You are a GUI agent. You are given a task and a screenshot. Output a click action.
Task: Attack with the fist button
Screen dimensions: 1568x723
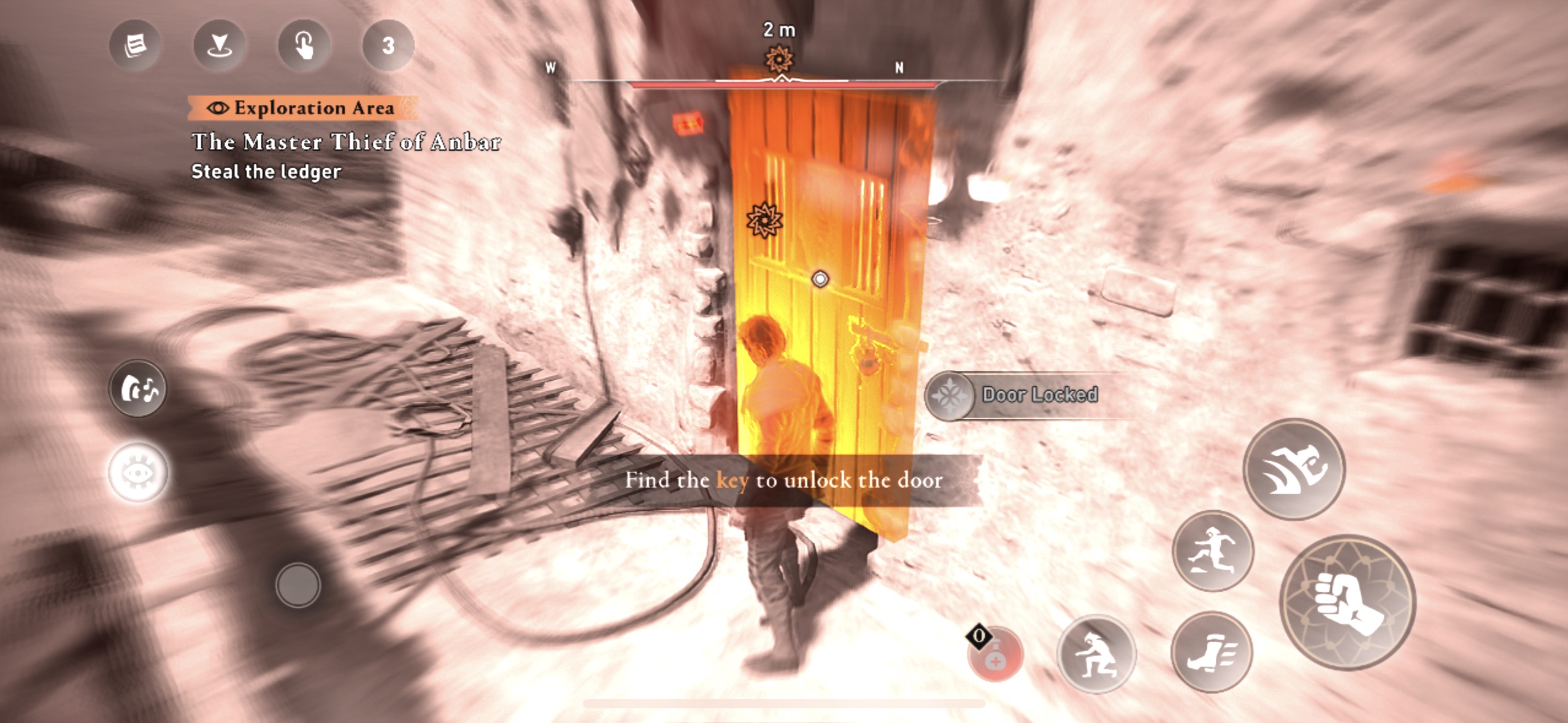point(1347,602)
